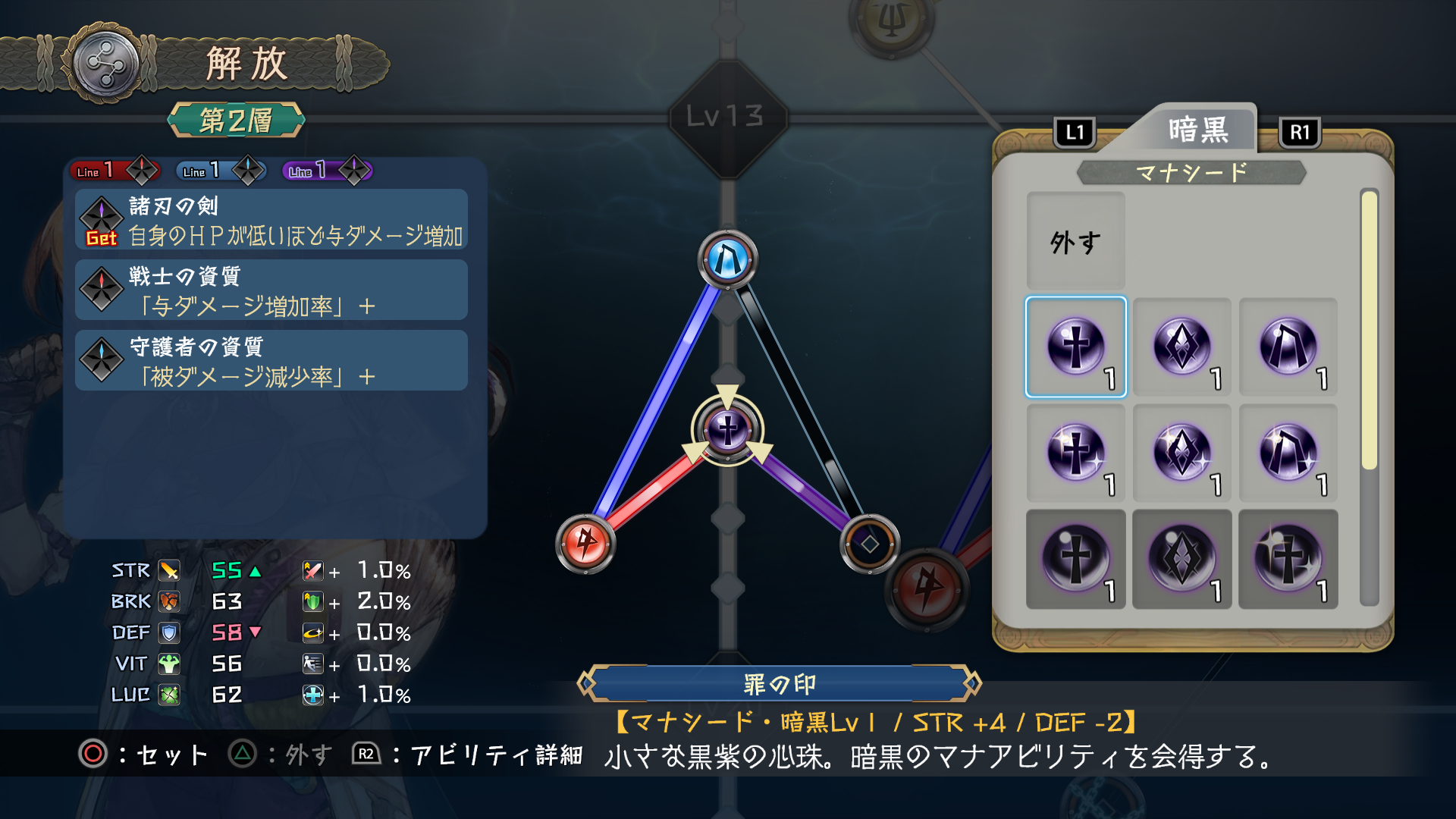Screen dimensions: 1456x819
Task: Select the sparkling diamond mana seed
Action: pos(1184,453)
